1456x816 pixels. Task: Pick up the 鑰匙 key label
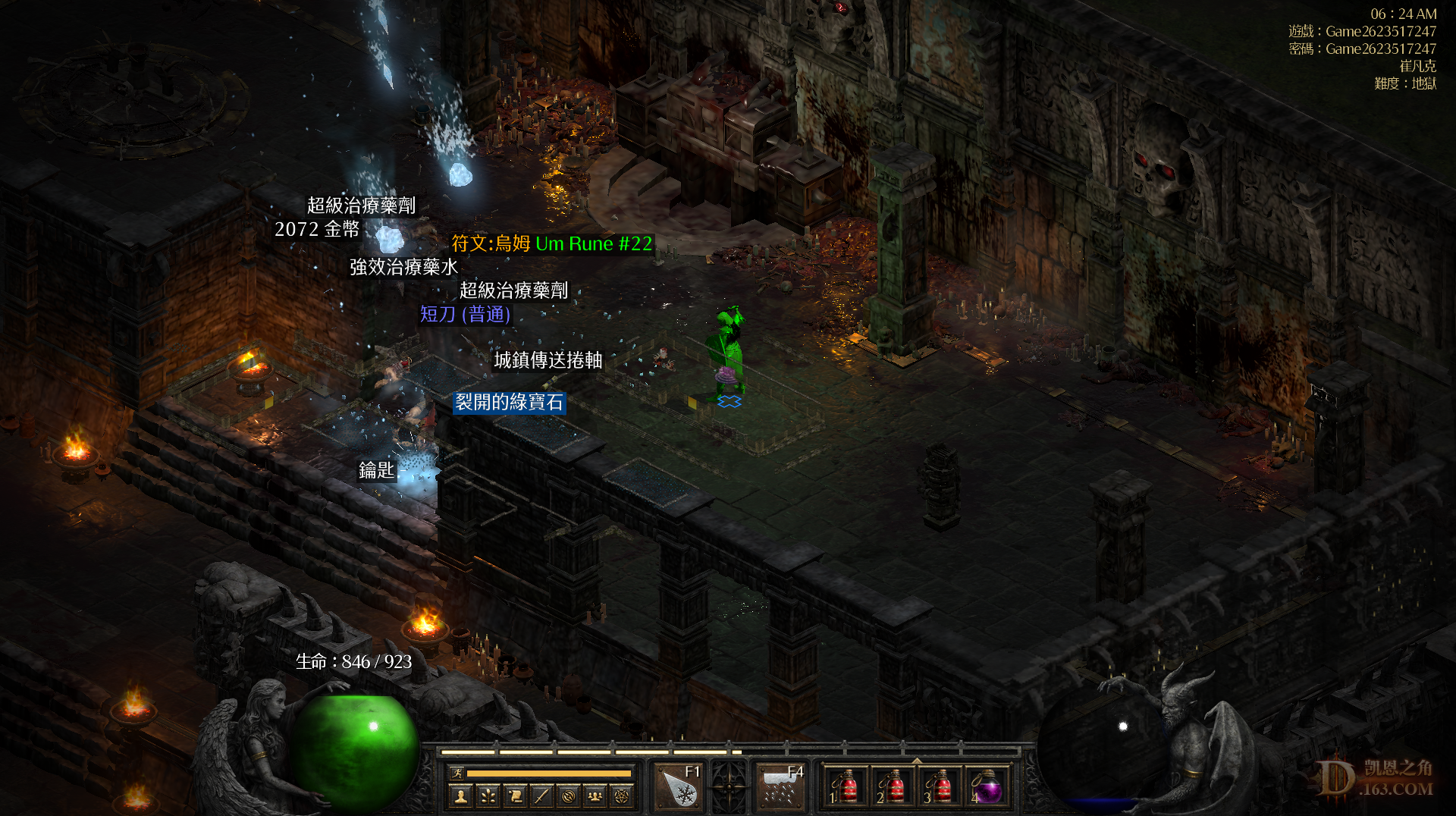376,470
